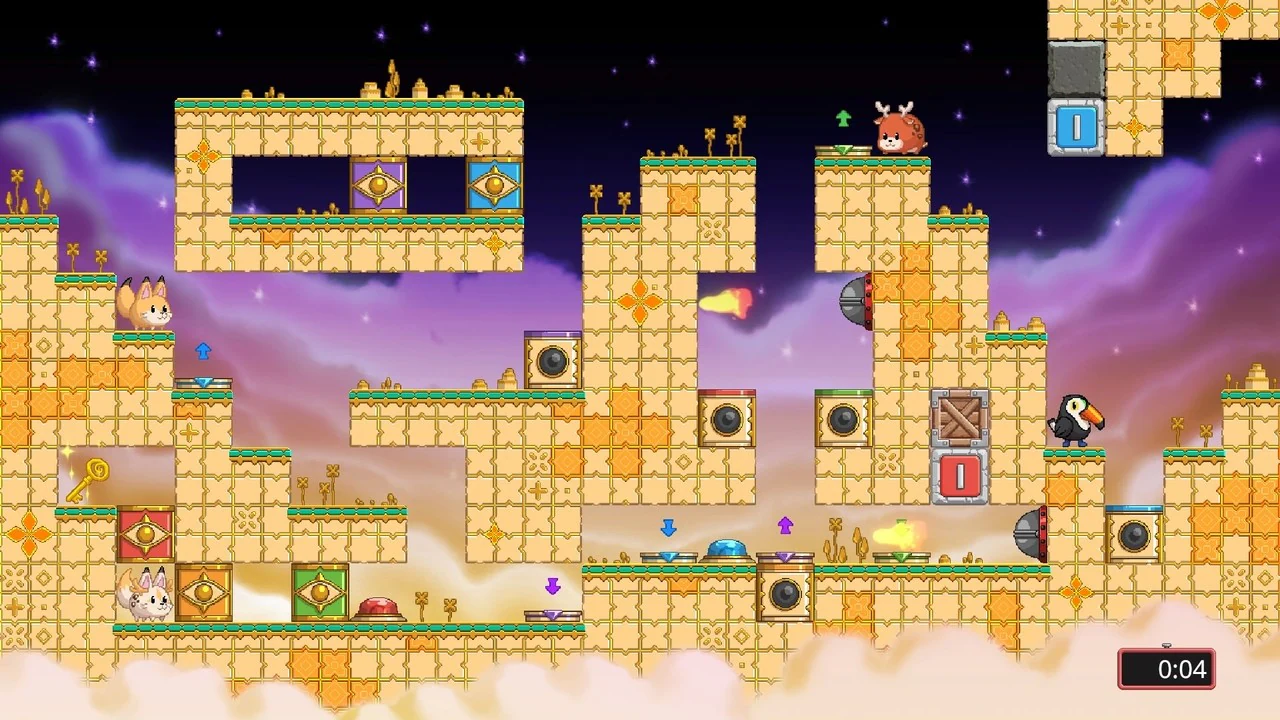Toggle the red eye switch block
This screenshot has height=720, width=1280.
click(147, 535)
